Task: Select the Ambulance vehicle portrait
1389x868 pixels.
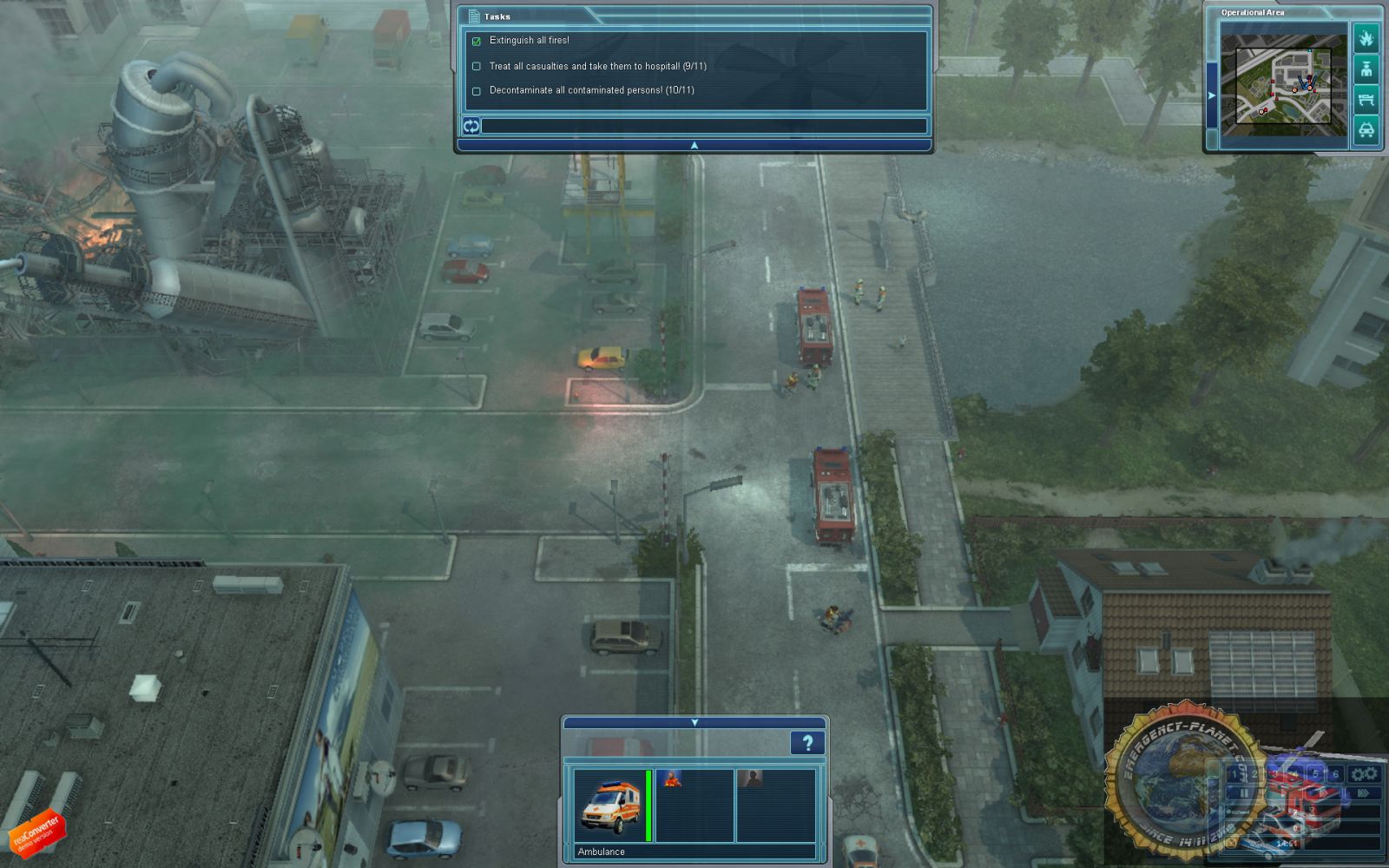Action: pos(609,806)
